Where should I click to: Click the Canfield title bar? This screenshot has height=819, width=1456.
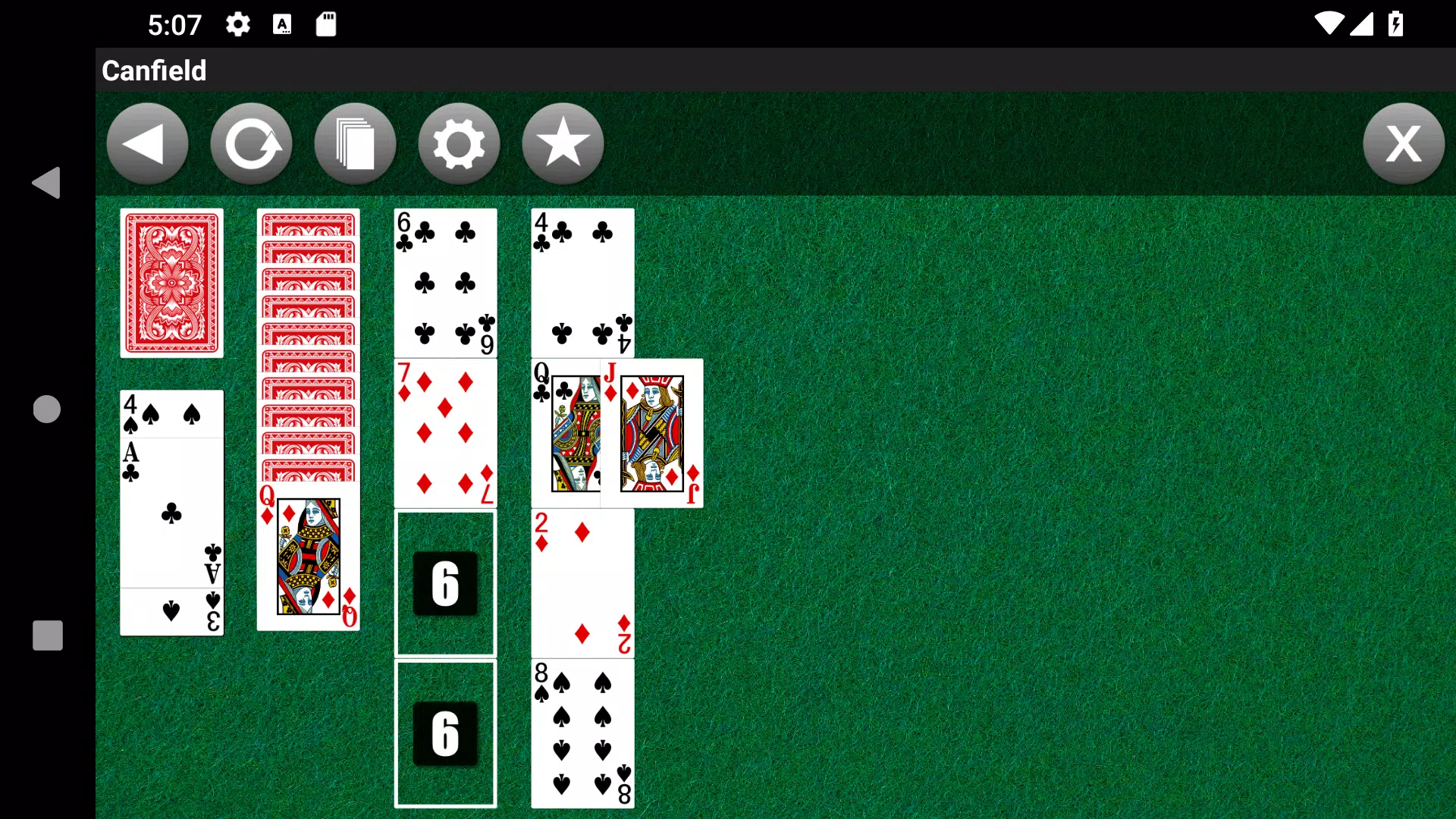(153, 71)
